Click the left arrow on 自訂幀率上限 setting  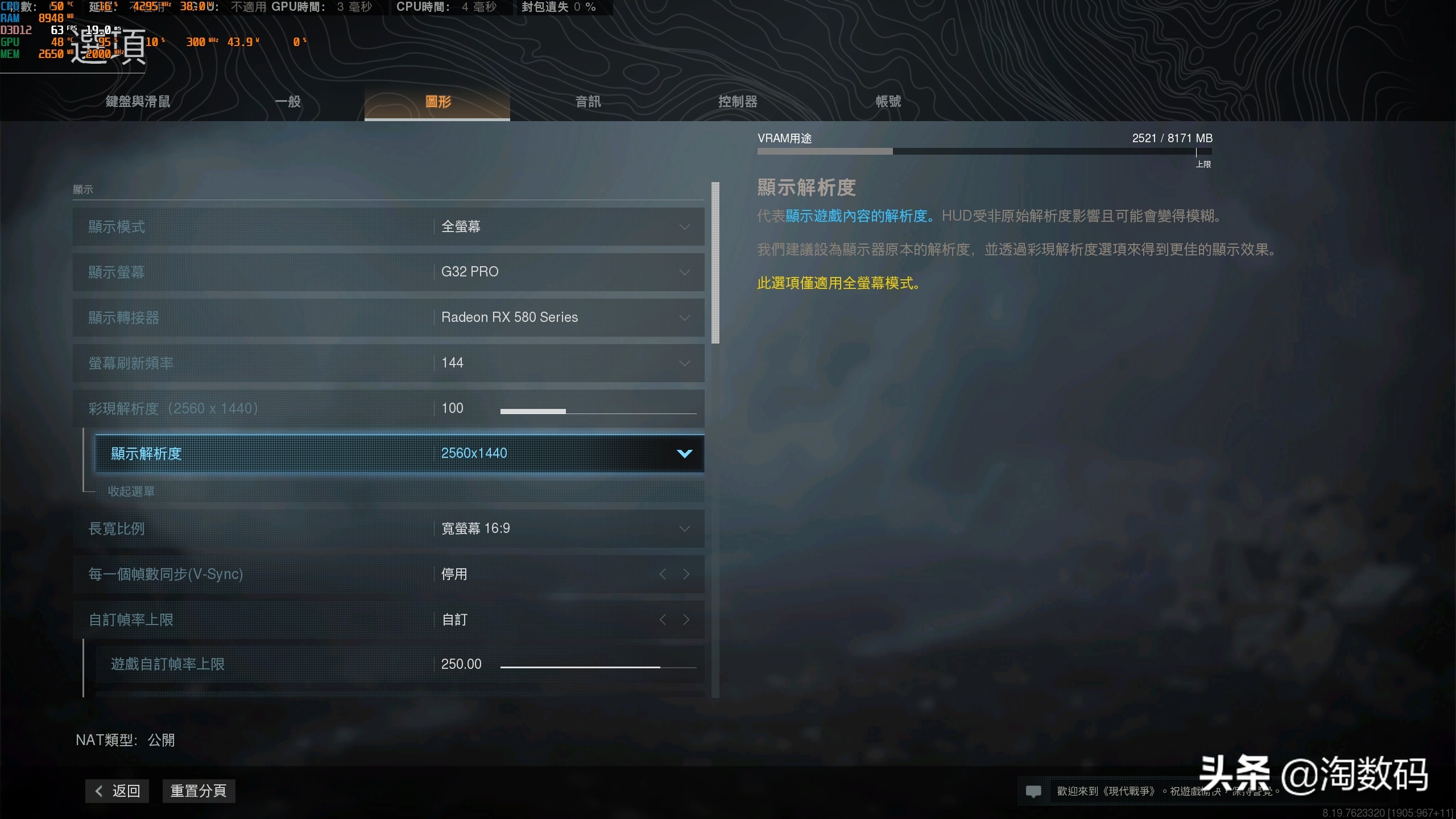coord(663,620)
